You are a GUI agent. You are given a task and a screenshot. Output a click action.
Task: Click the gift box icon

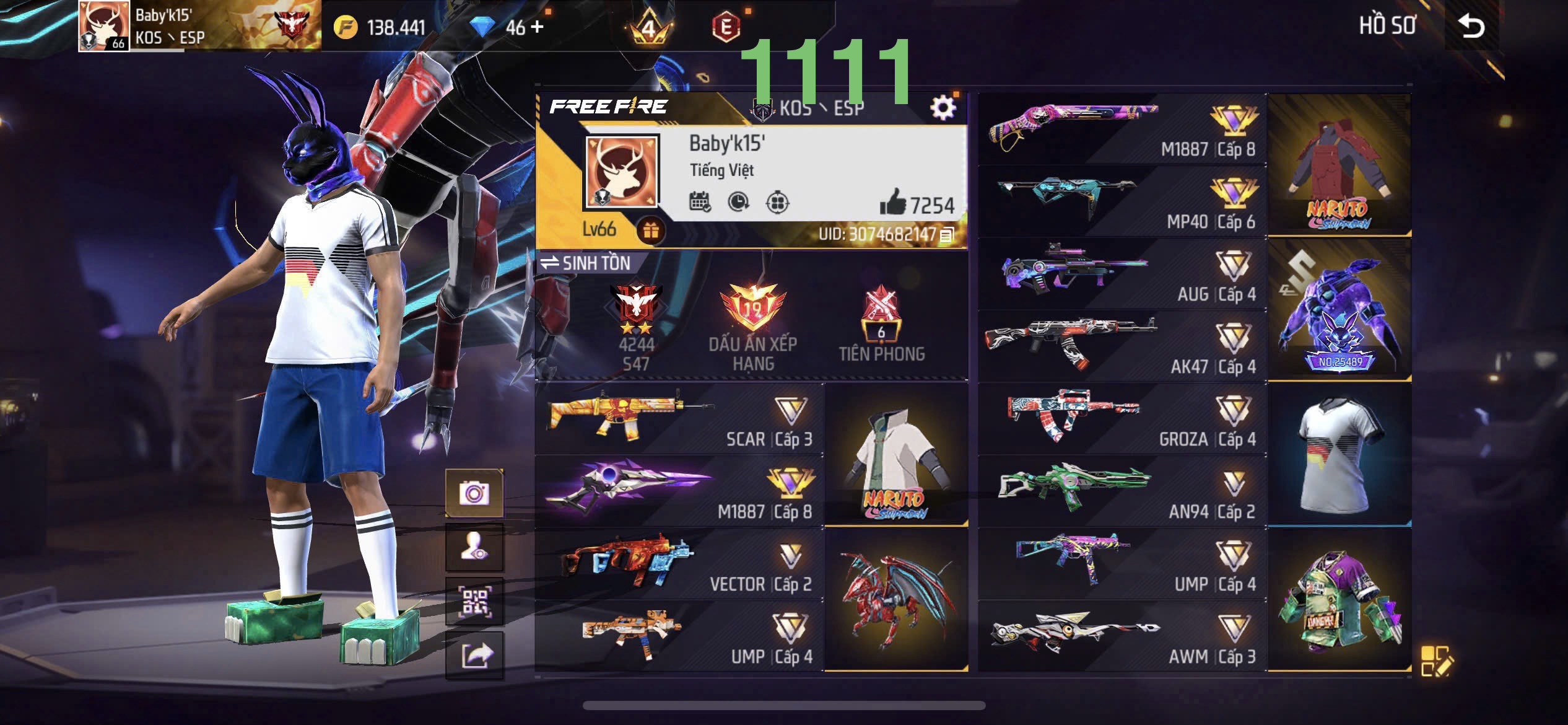coord(650,231)
